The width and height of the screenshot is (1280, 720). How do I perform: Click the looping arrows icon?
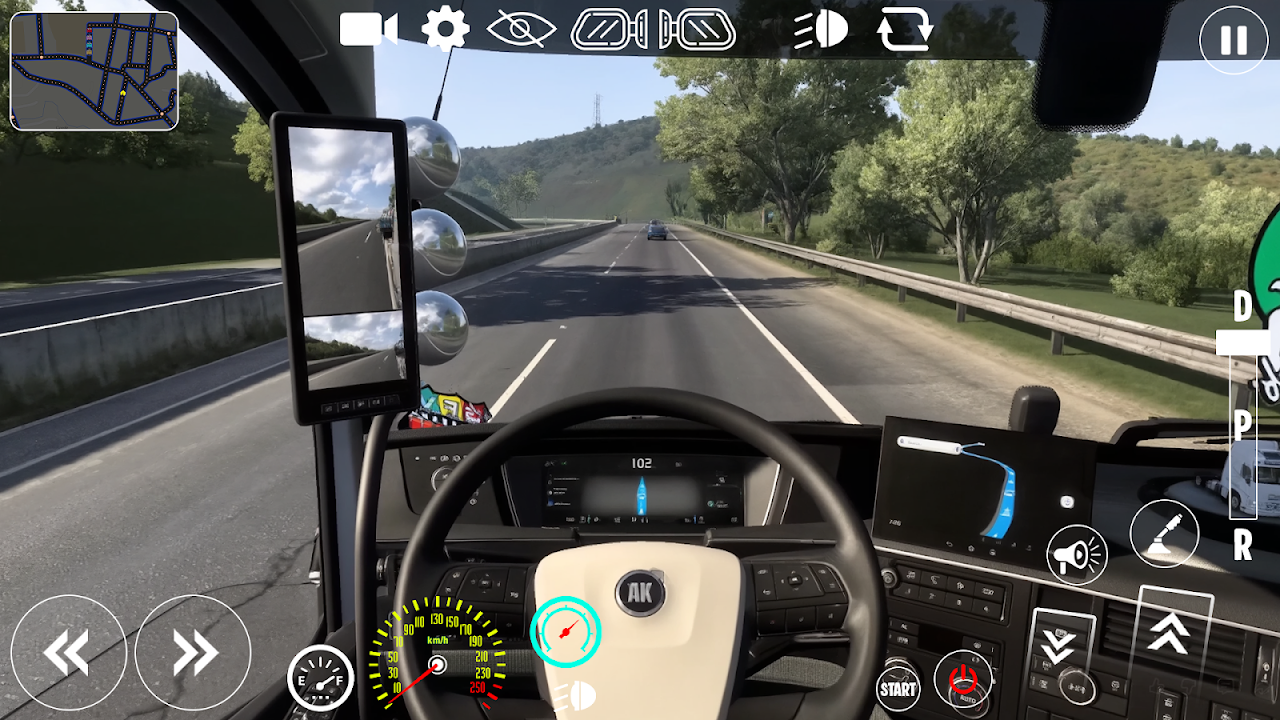[x=904, y=29]
